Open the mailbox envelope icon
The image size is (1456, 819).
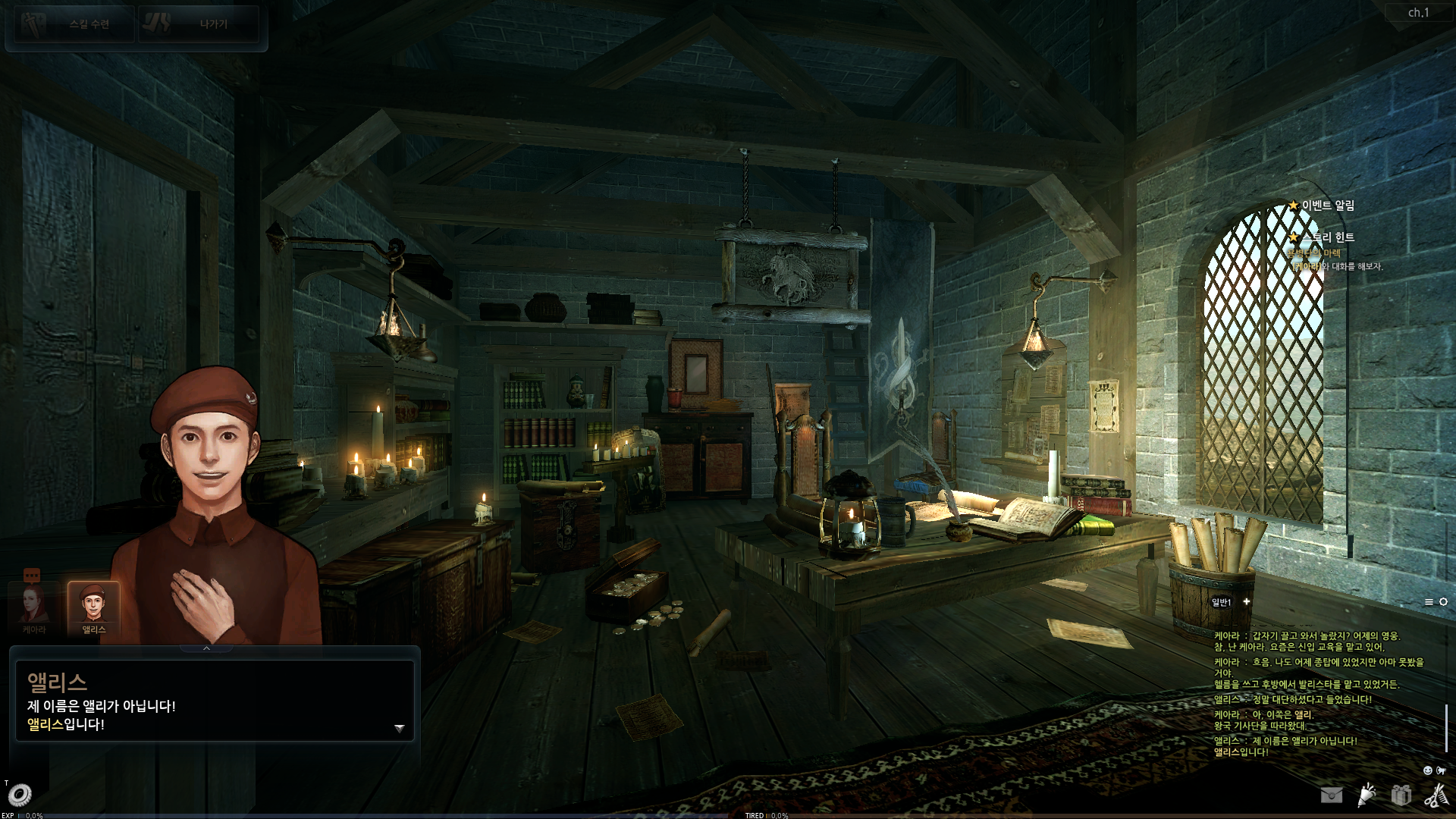tap(1331, 795)
